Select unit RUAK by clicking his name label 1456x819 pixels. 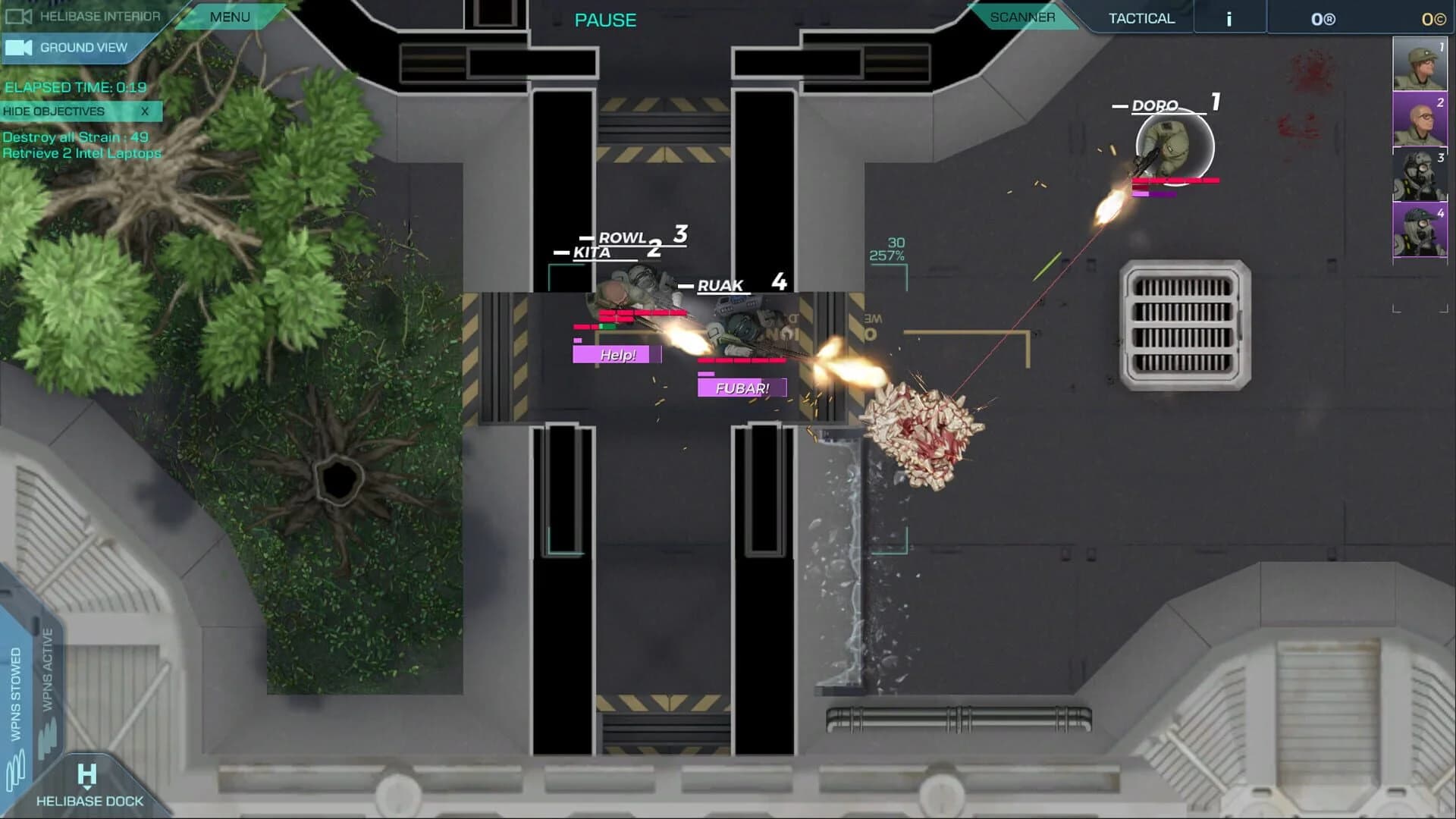coord(720,286)
